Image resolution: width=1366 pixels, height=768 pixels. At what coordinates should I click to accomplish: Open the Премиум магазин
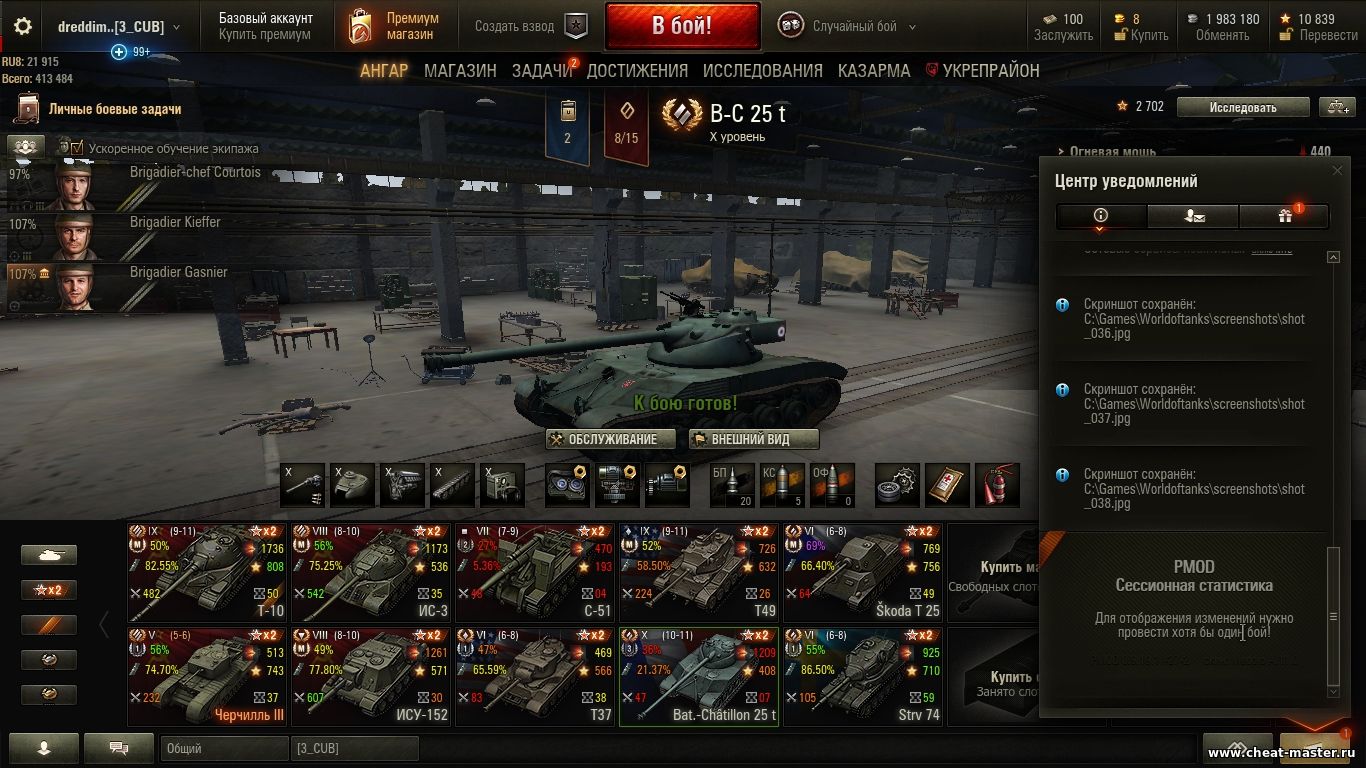tap(393, 26)
